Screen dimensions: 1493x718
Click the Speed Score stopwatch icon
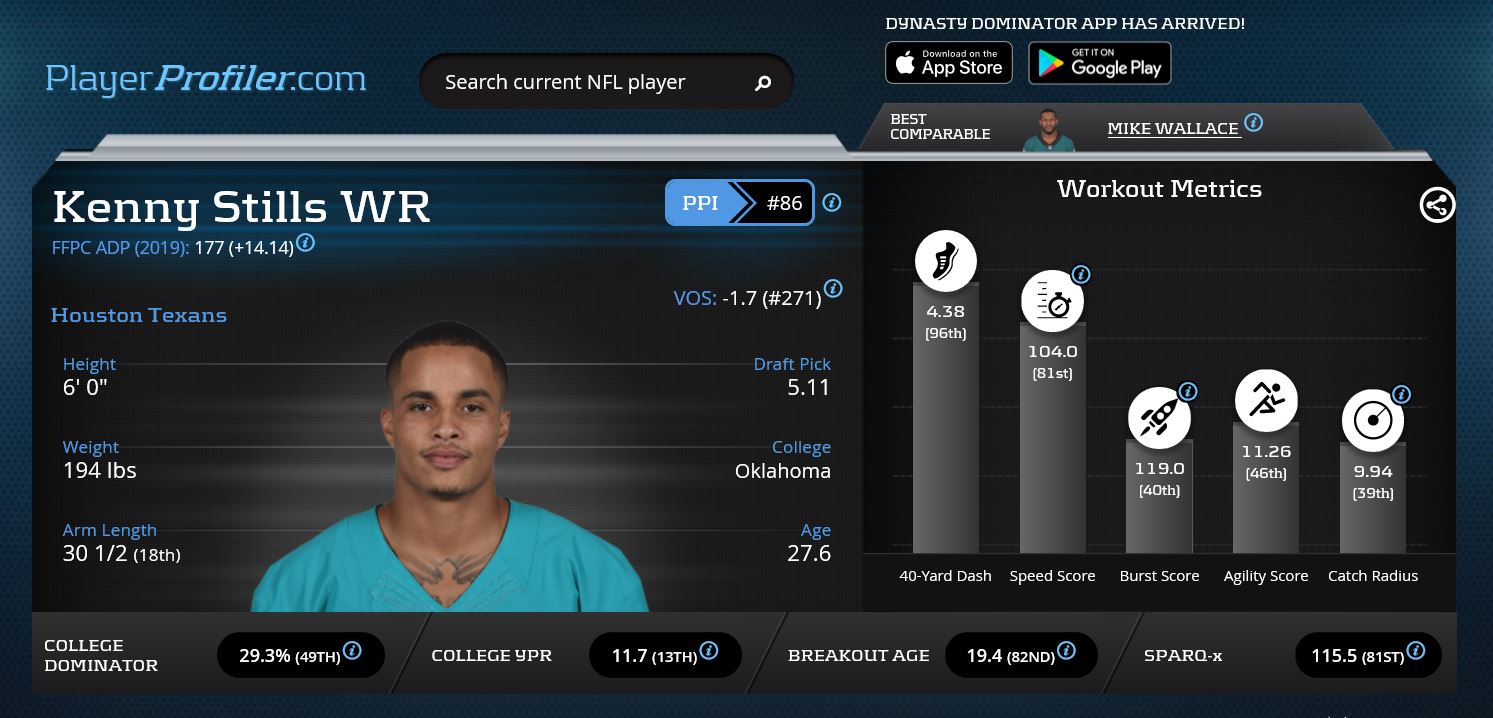coord(1052,300)
